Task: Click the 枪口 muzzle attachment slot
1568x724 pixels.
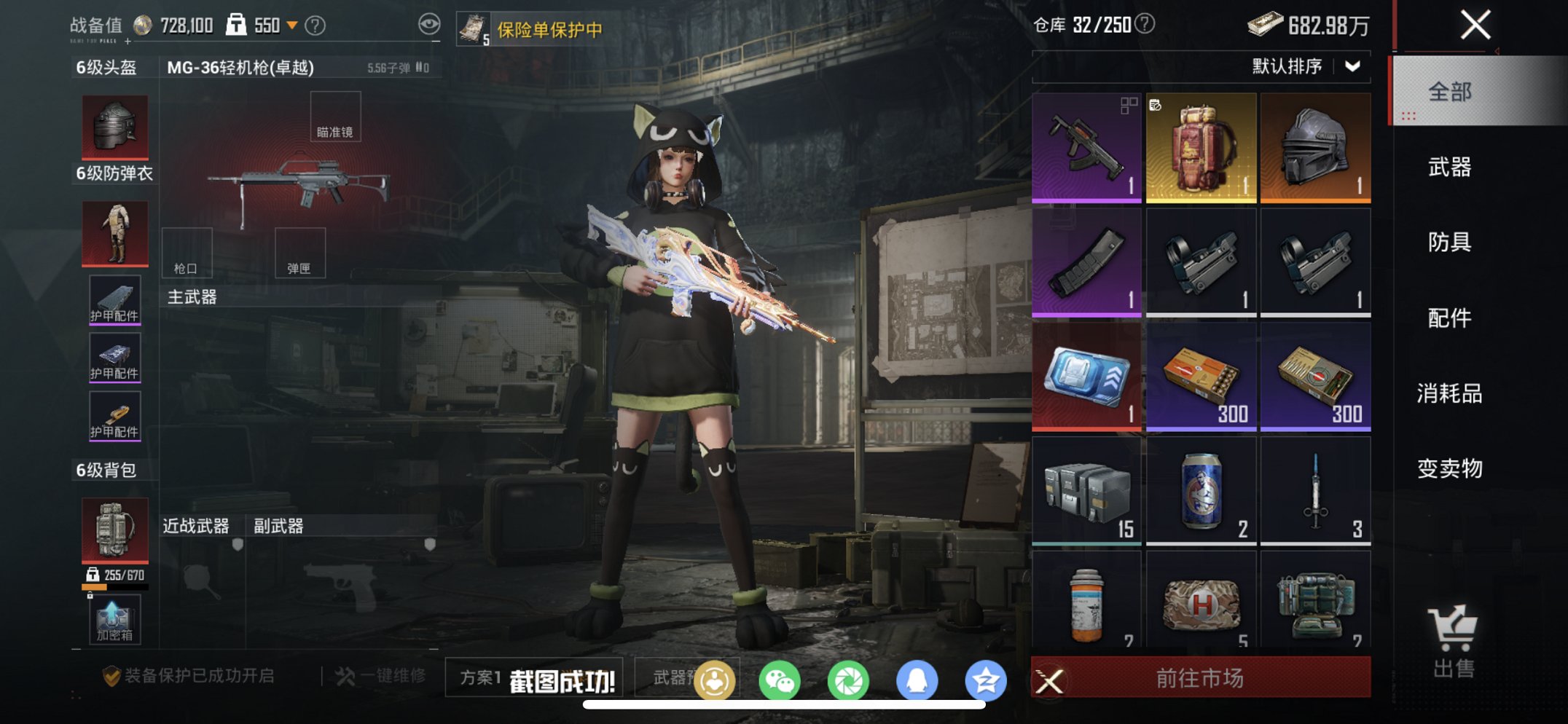Action: (x=187, y=253)
